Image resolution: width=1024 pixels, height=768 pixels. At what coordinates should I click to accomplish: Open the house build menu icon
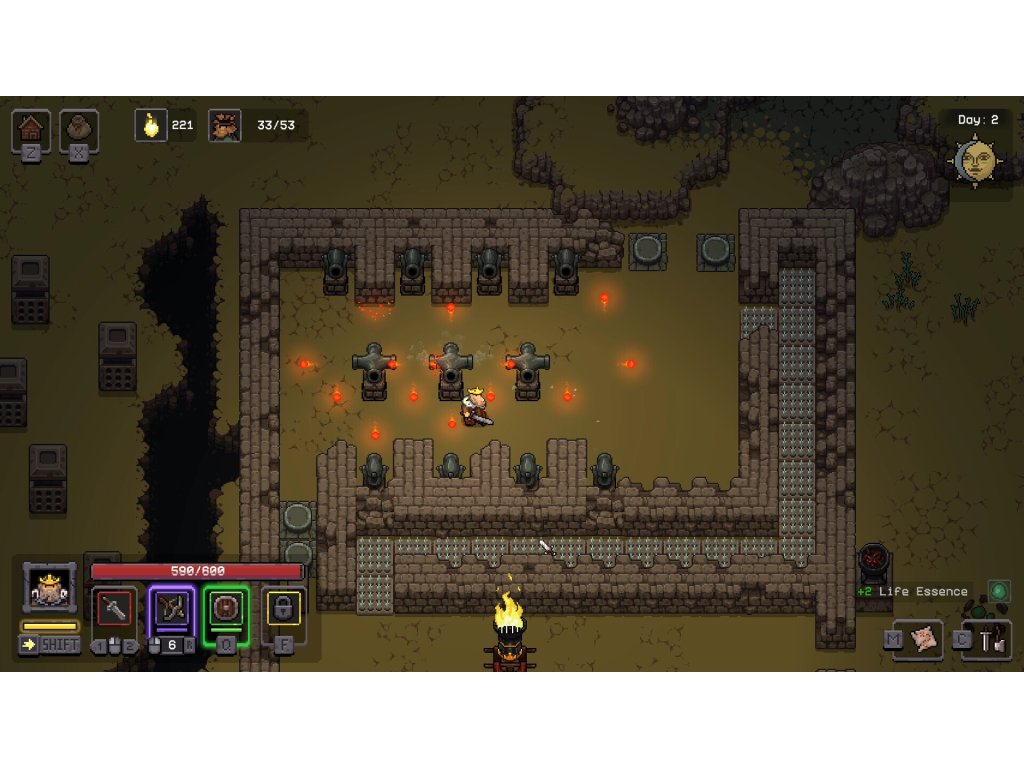click(x=31, y=129)
